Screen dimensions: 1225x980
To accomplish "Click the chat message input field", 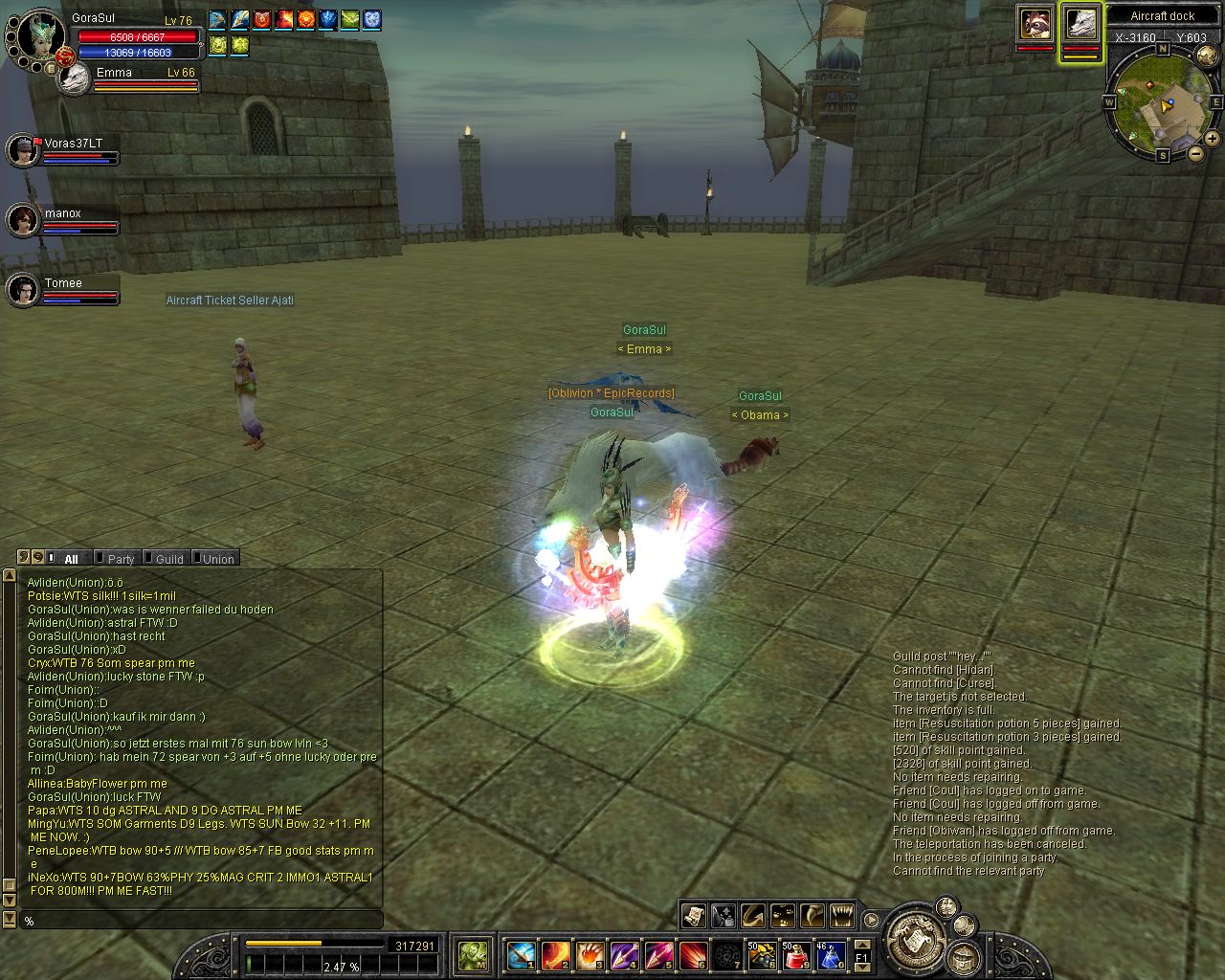I will [201, 921].
